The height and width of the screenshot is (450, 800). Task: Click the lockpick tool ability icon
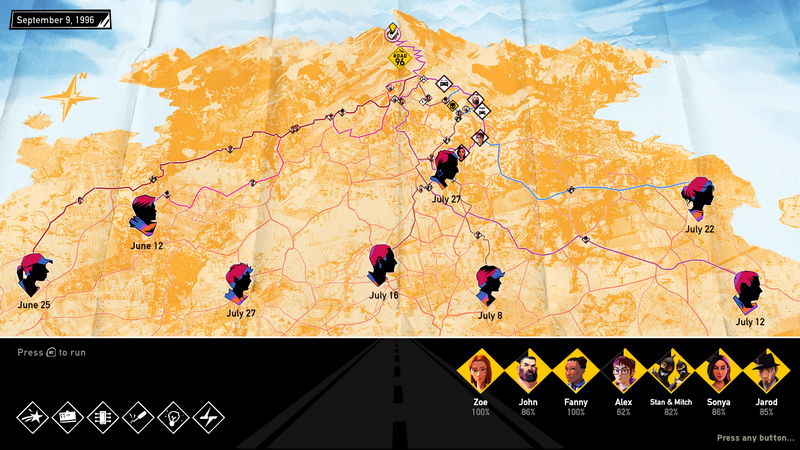(x=138, y=415)
